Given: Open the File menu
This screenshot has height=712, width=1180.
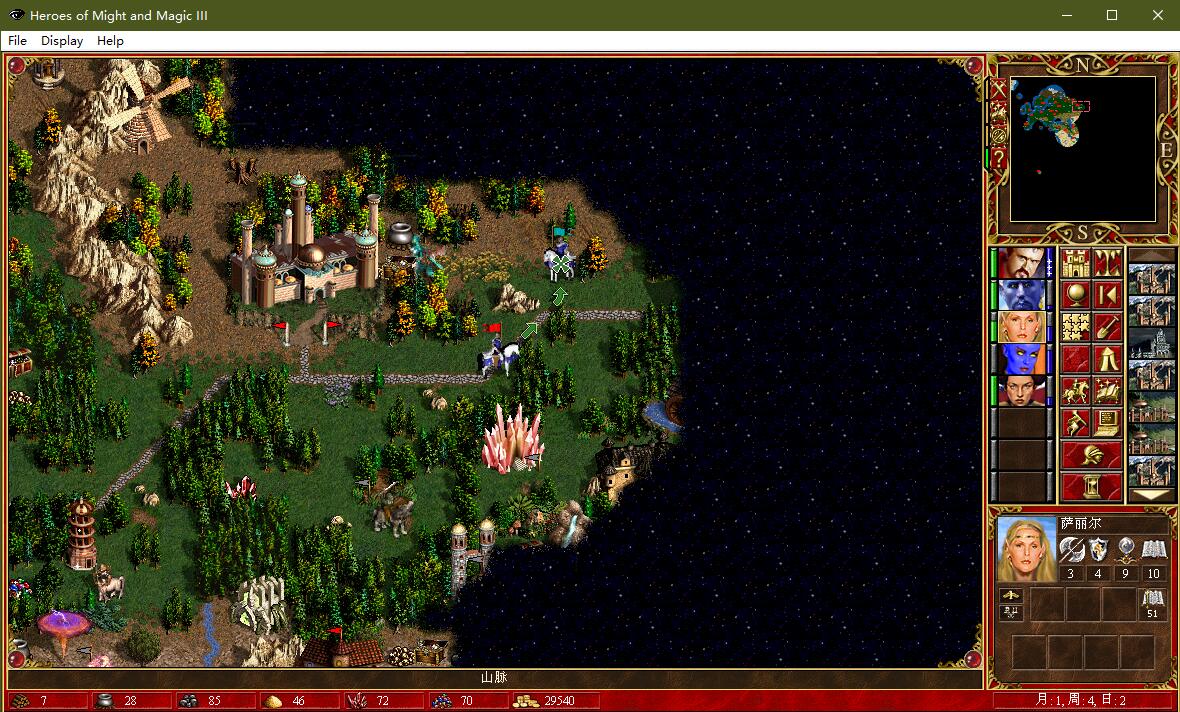Looking at the screenshot, I should [x=17, y=41].
